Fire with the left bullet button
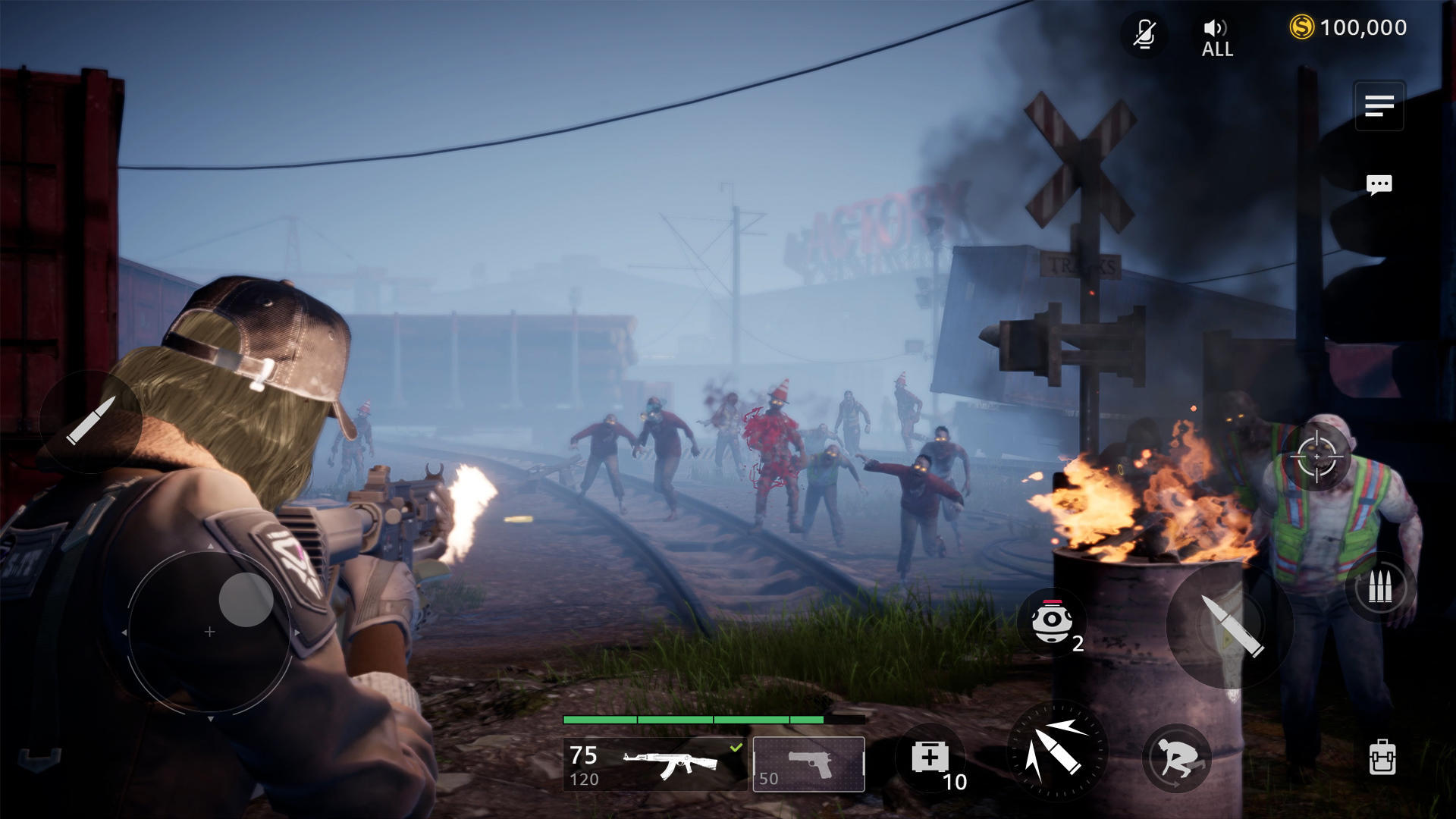The height and width of the screenshot is (819, 1456). click(x=91, y=421)
